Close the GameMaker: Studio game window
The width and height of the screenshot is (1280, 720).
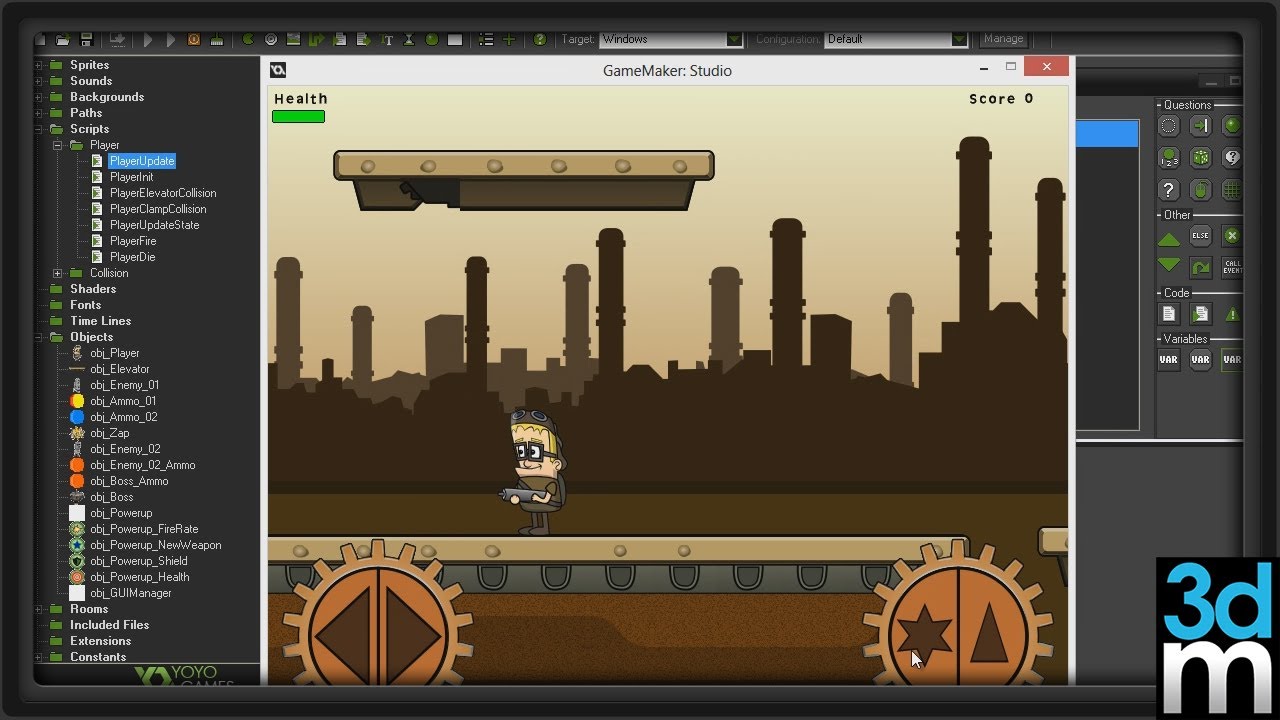click(1046, 67)
